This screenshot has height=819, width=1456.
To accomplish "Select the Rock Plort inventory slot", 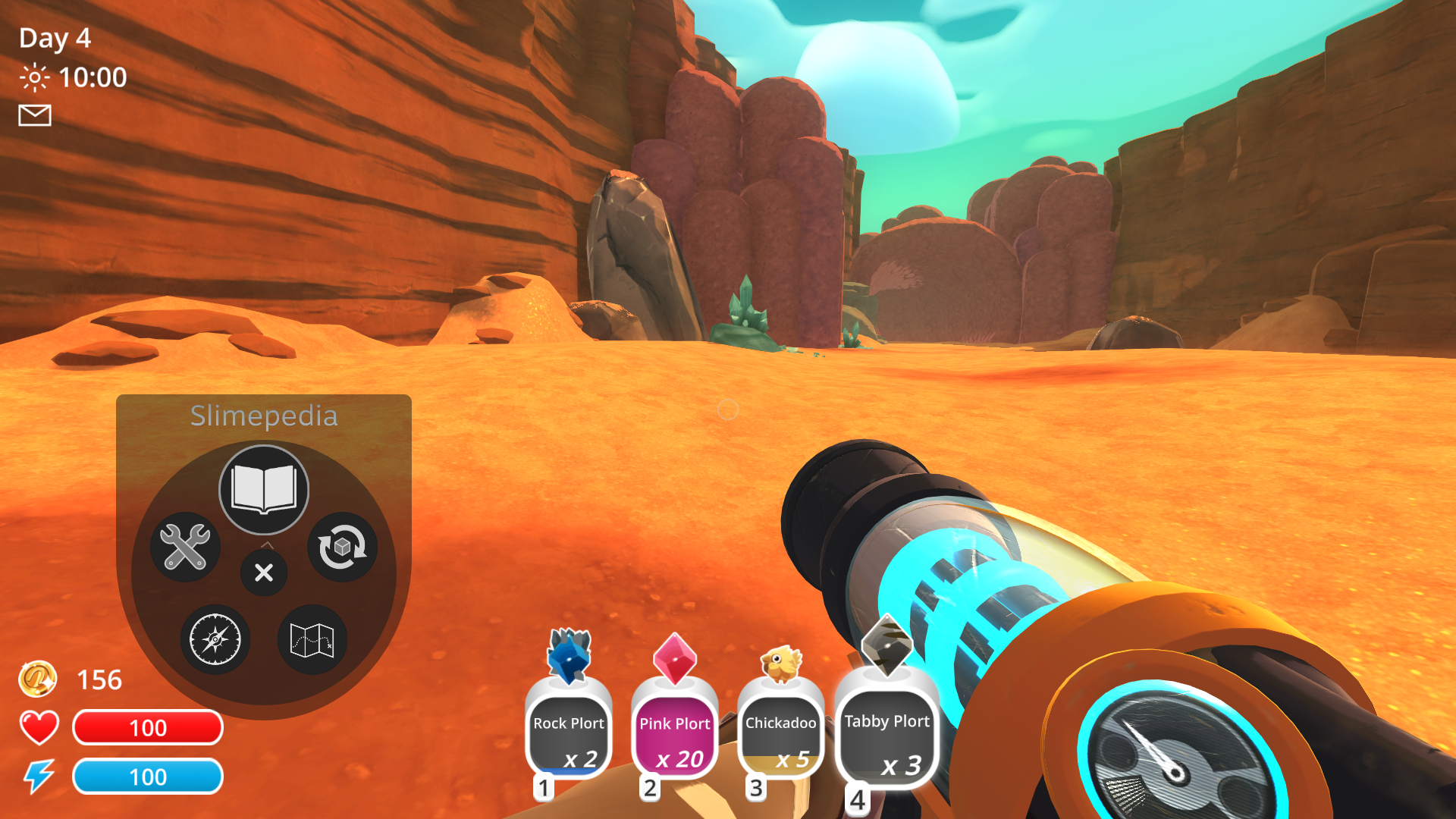I will [568, 732].
